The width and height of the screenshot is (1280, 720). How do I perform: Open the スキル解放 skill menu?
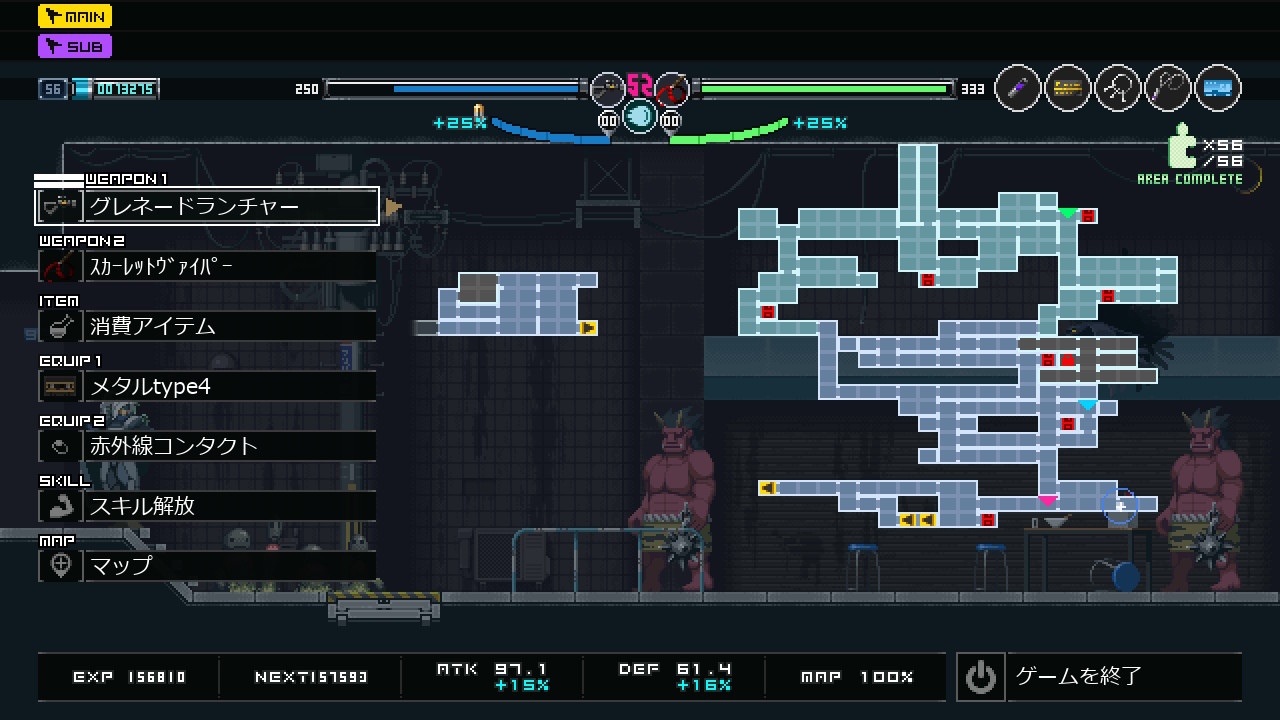(x=207, y=506)
